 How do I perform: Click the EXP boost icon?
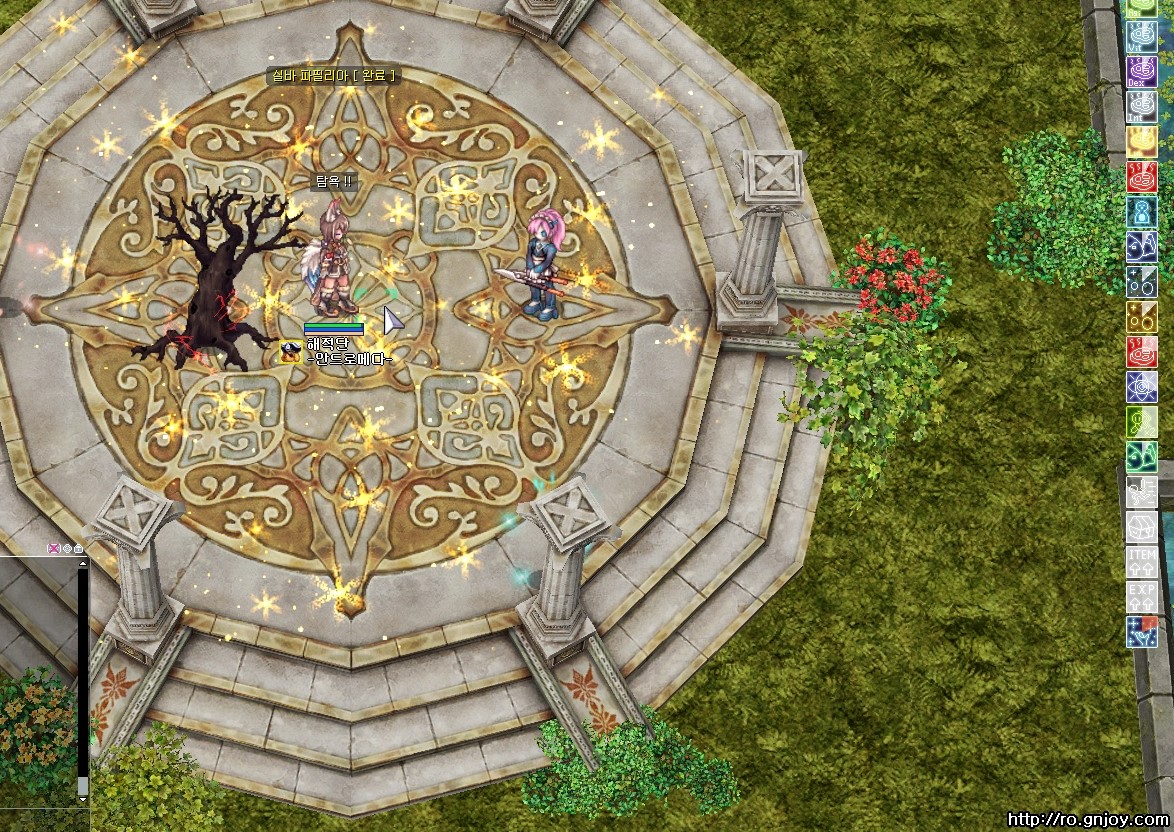(1142, 597)
